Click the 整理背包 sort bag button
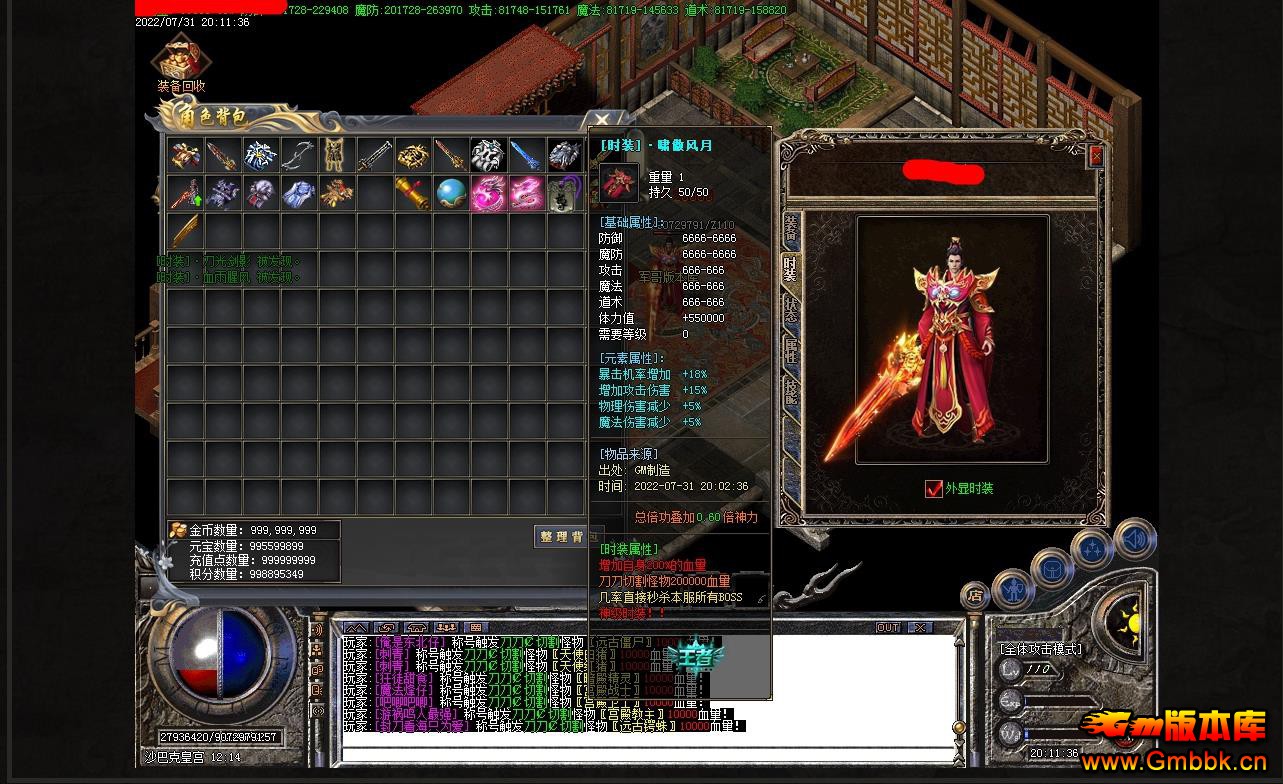1283x784 pixels. (561, 537)
